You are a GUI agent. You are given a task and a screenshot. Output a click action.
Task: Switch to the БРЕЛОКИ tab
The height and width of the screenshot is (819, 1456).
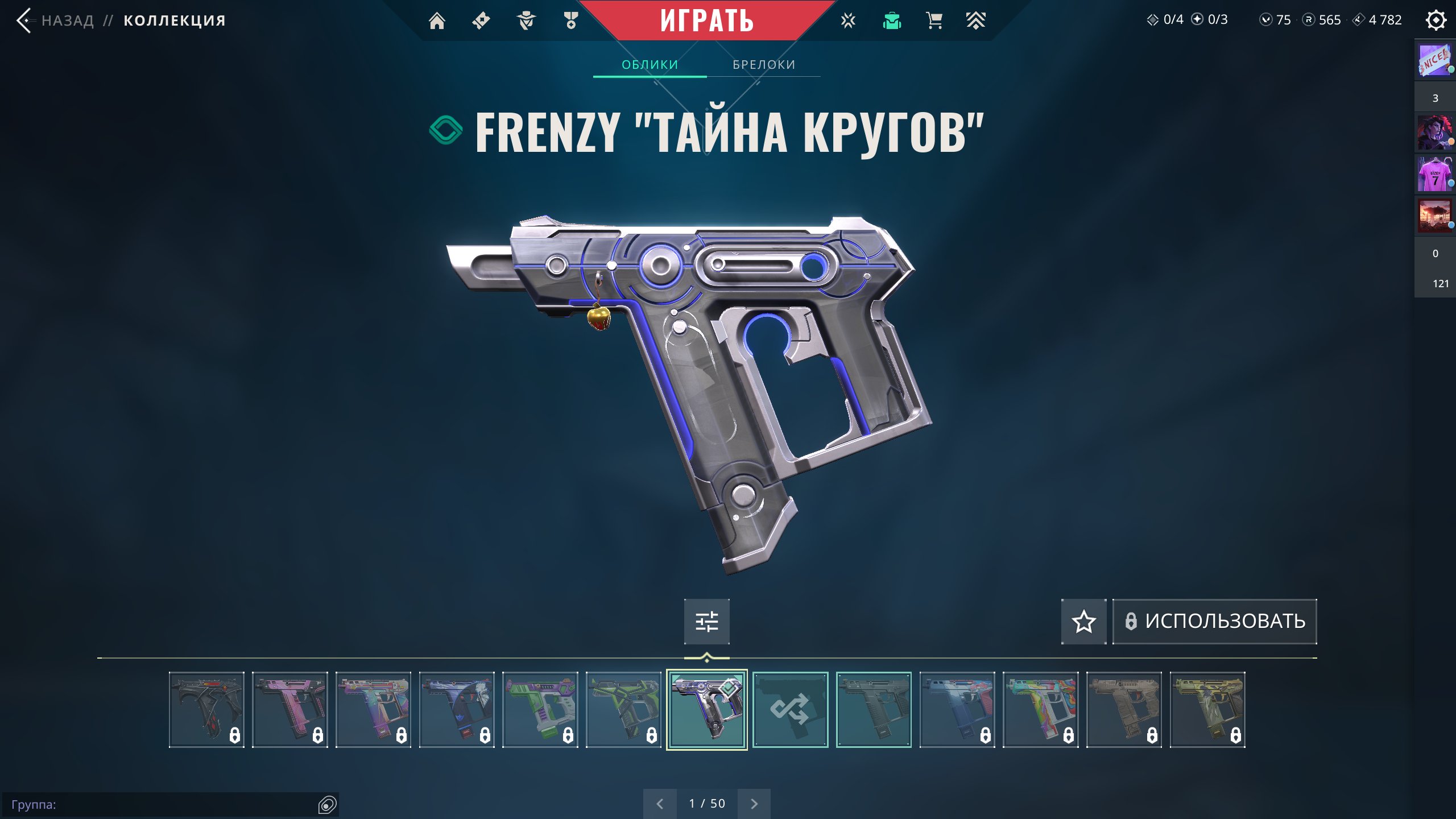tap(763, 65)
